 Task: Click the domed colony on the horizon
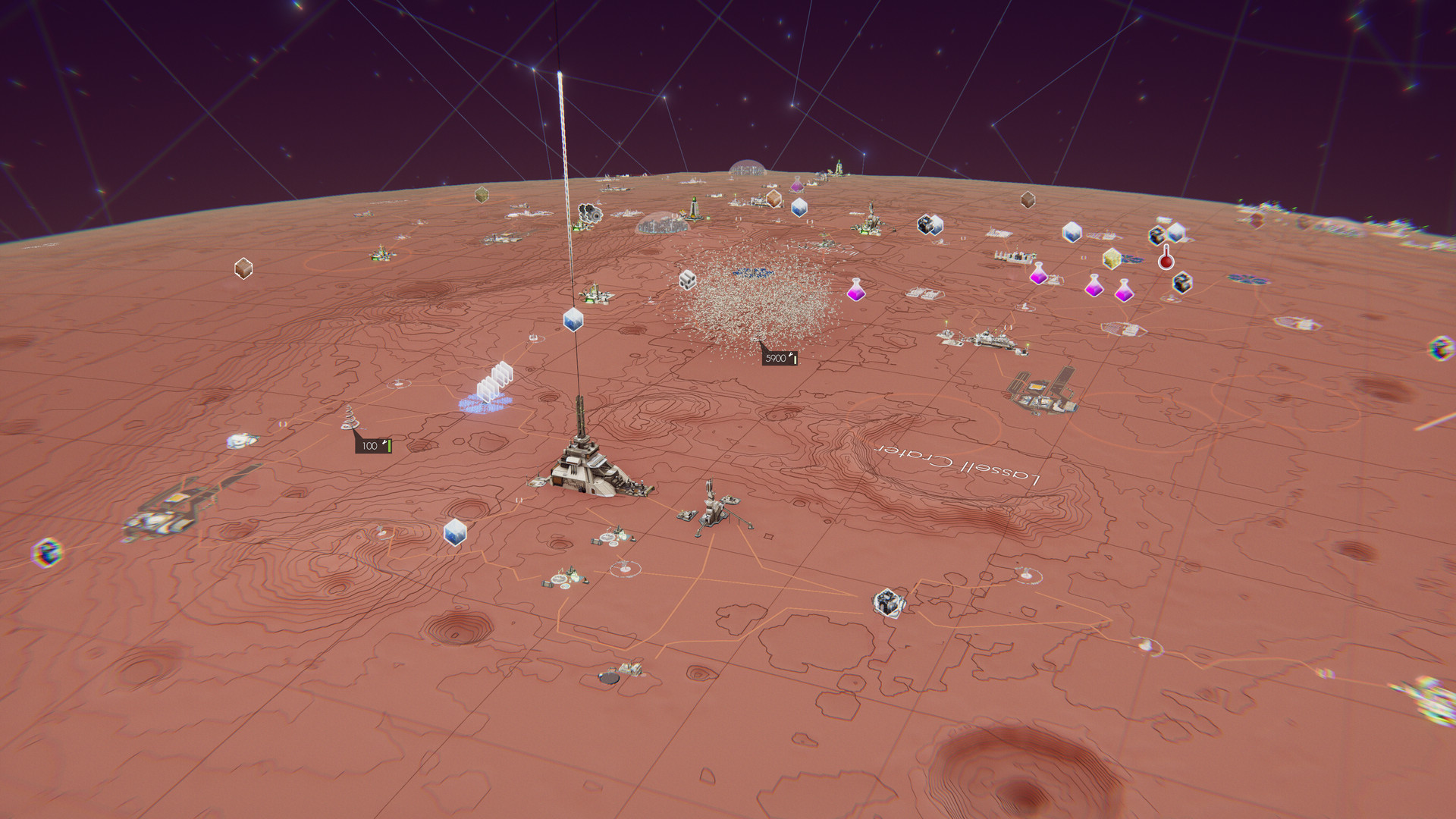coord(748,168)
